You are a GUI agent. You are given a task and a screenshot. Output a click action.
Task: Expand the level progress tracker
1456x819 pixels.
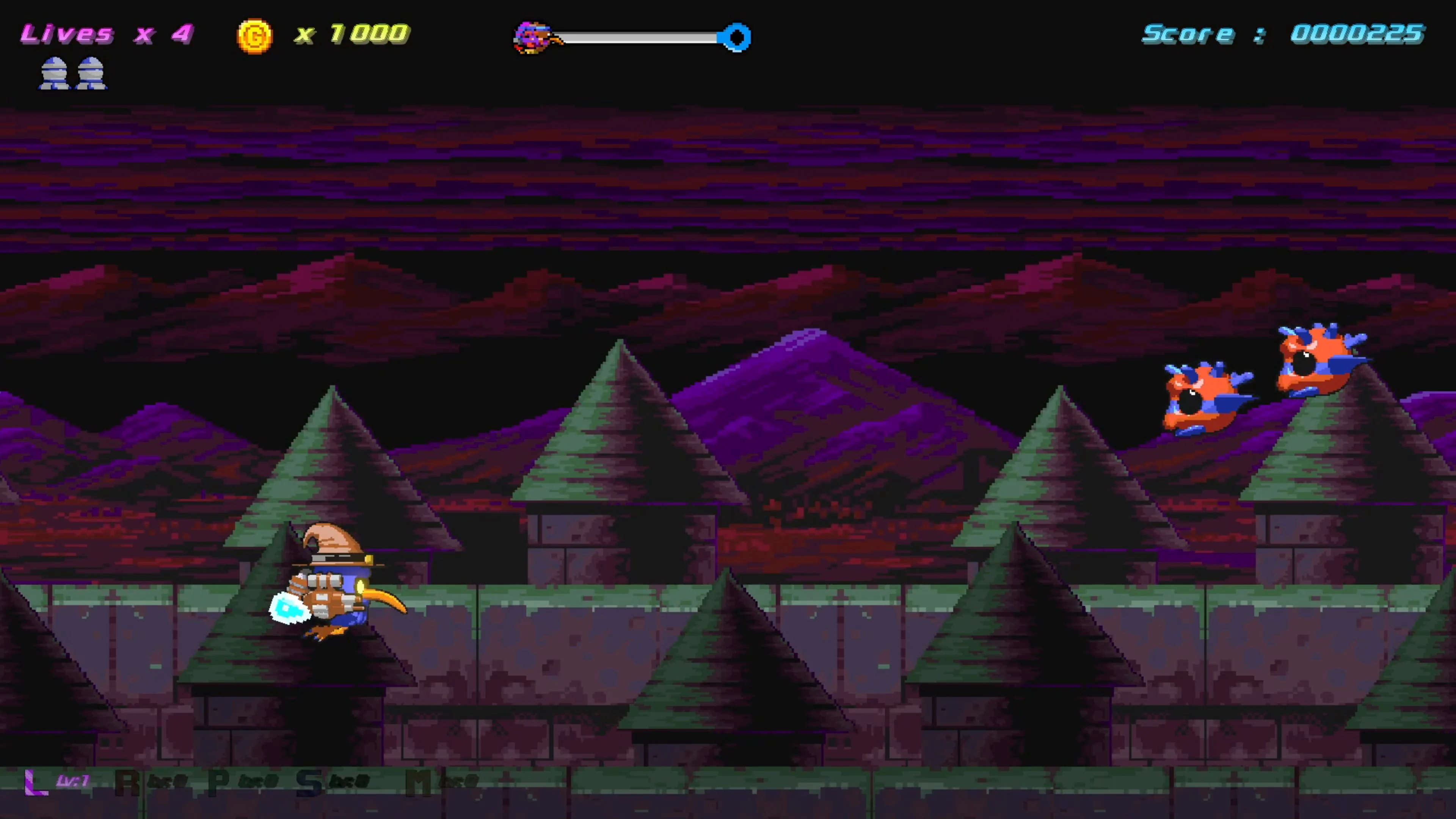point(633,37)
